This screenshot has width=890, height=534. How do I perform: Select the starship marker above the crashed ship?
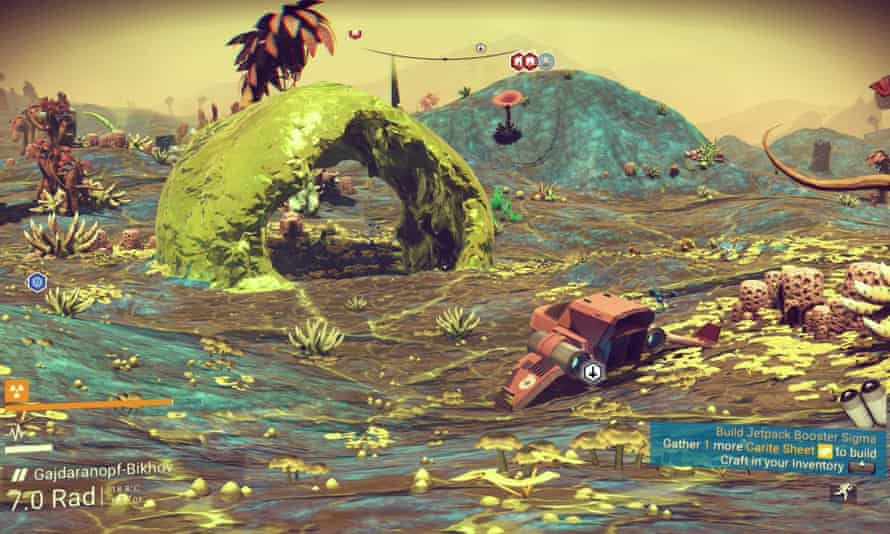tap(592, 373)
